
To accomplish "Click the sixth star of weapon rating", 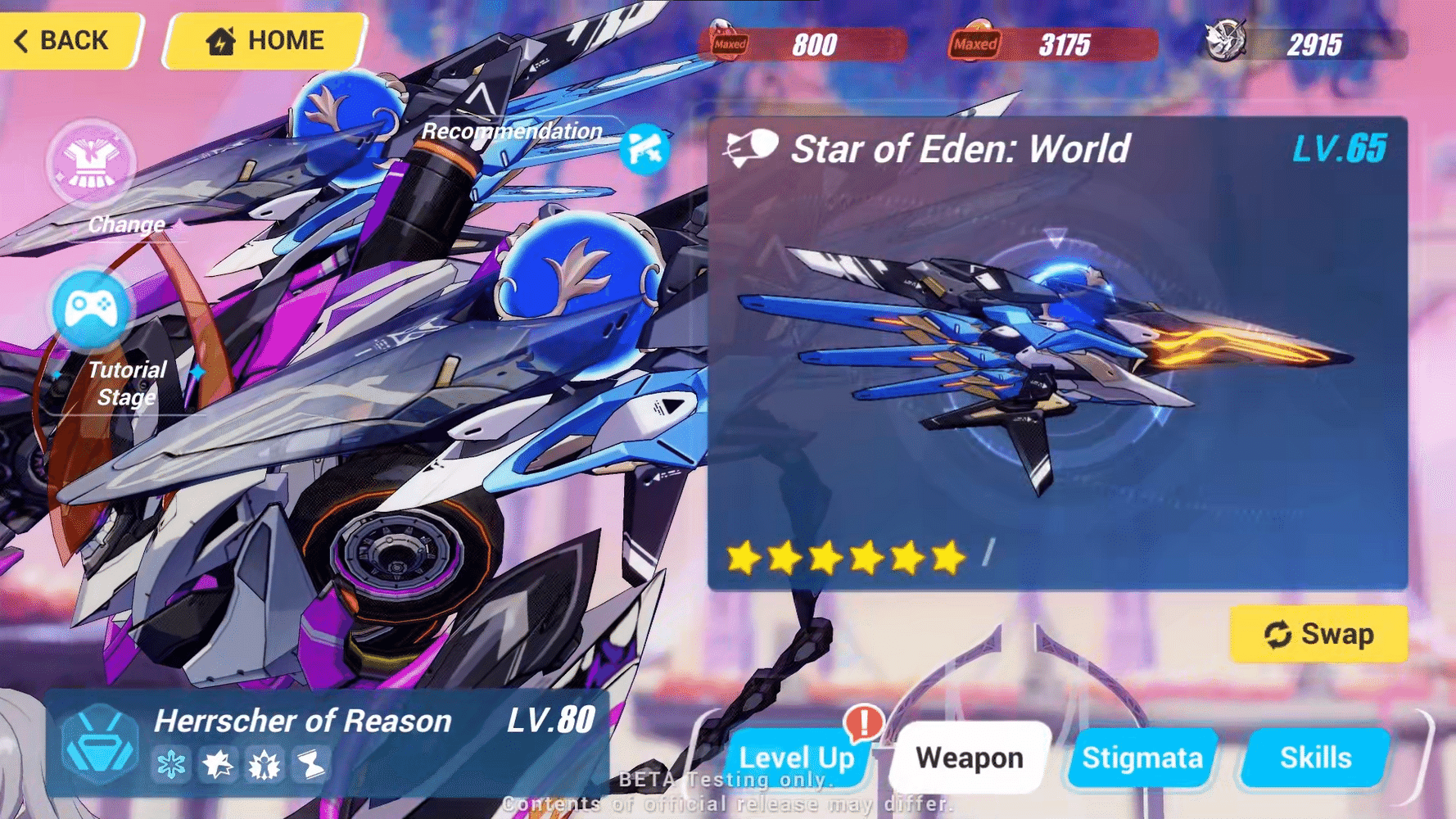I will 947,557.
